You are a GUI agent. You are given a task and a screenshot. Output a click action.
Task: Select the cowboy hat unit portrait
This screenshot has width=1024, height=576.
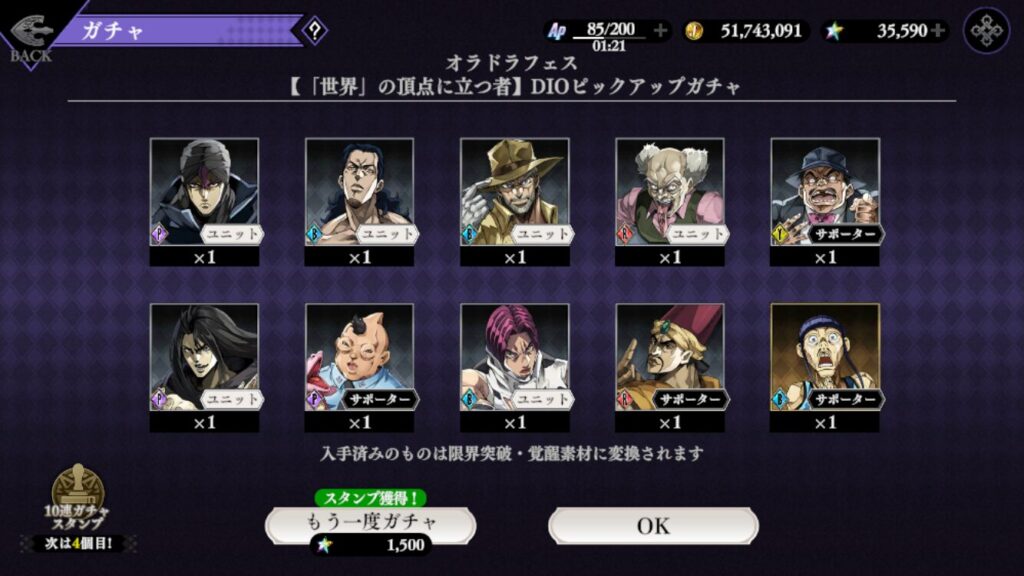514,191
